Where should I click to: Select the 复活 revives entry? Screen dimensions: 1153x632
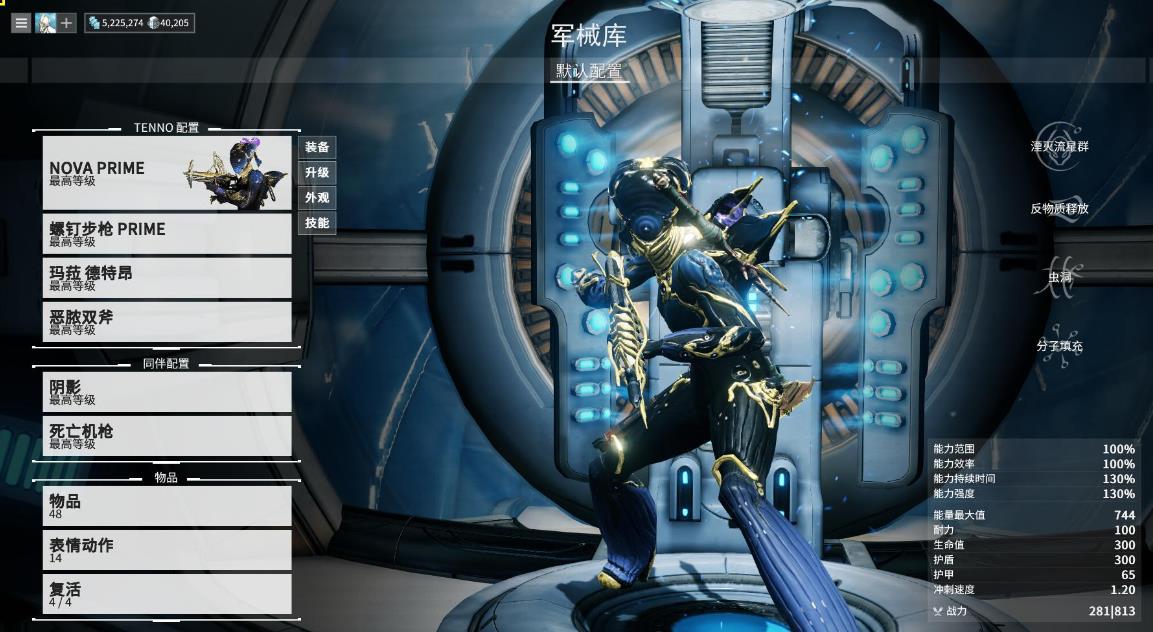point(166,593)
